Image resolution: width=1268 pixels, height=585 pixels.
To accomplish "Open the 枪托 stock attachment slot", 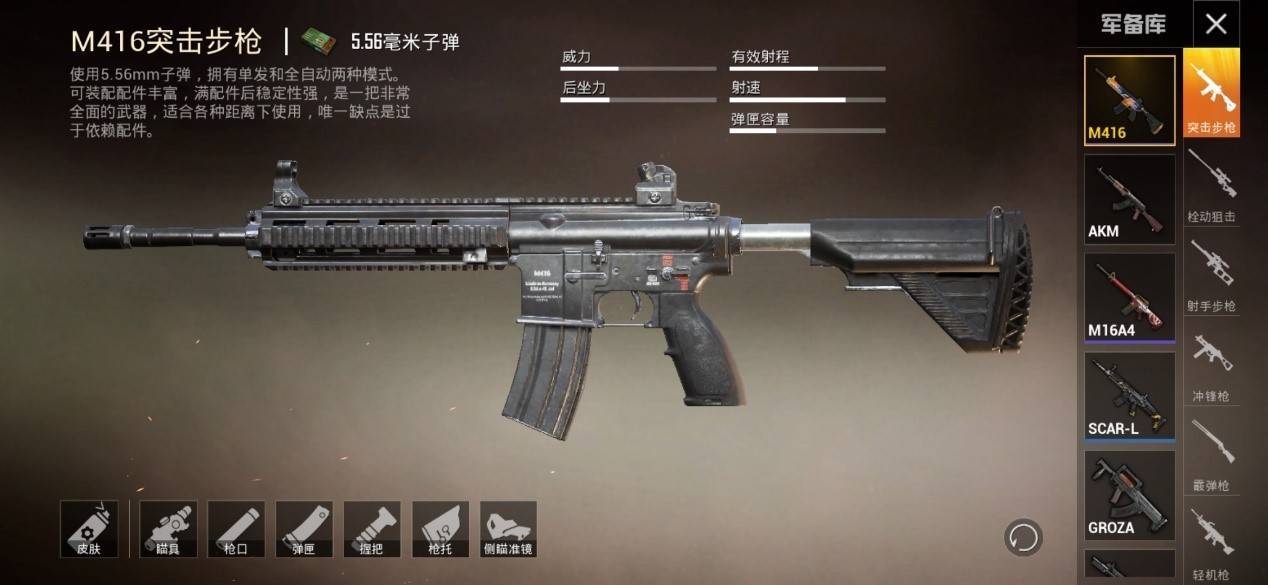I will click(x=440, y=529).
